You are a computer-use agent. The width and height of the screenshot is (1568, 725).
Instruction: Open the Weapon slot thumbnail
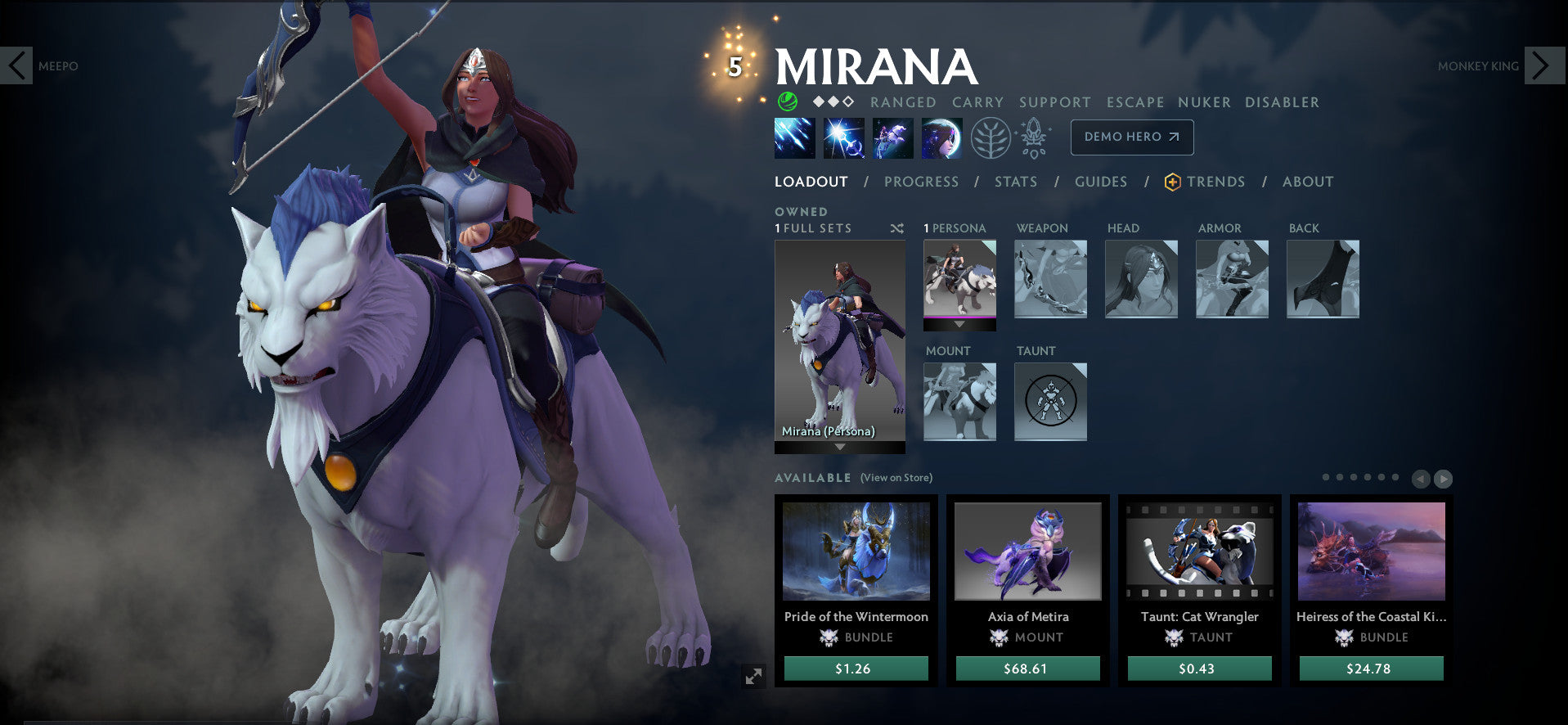(x=1050, y=279)
